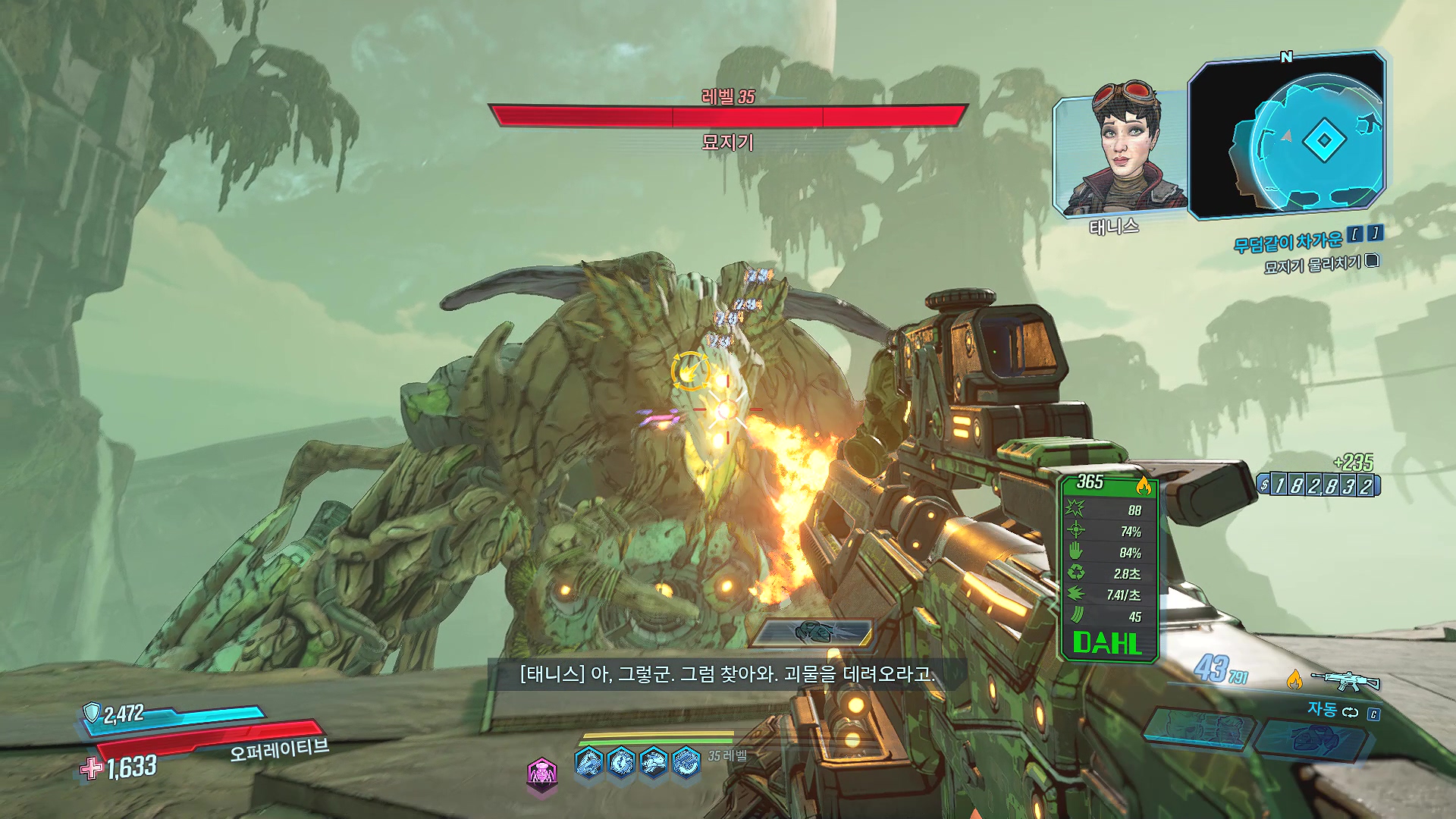Select the first blue hexagon skill icon
The image size is (1456, 819).
589,761
